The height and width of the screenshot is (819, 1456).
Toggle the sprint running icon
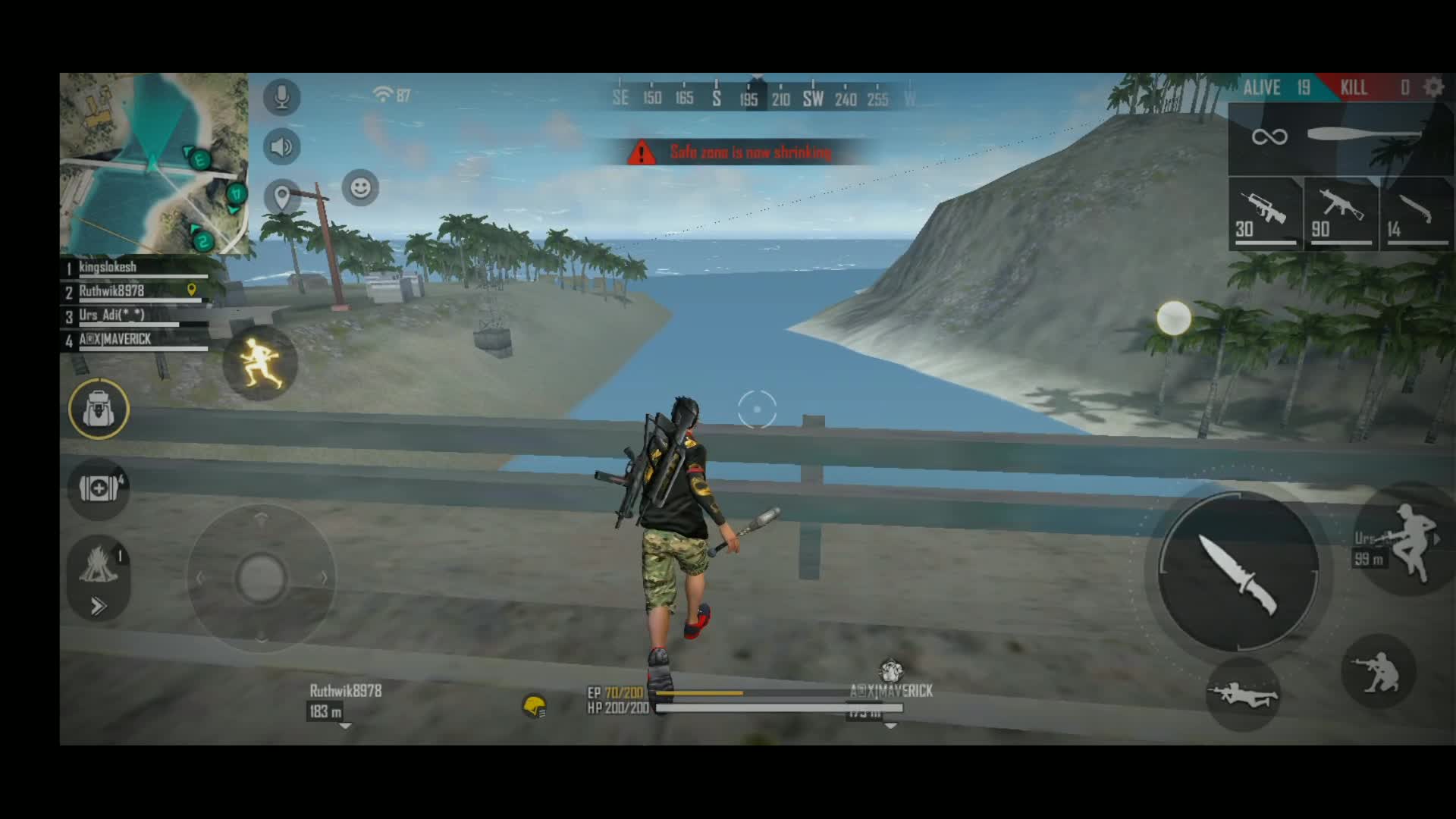coord(260,362)
